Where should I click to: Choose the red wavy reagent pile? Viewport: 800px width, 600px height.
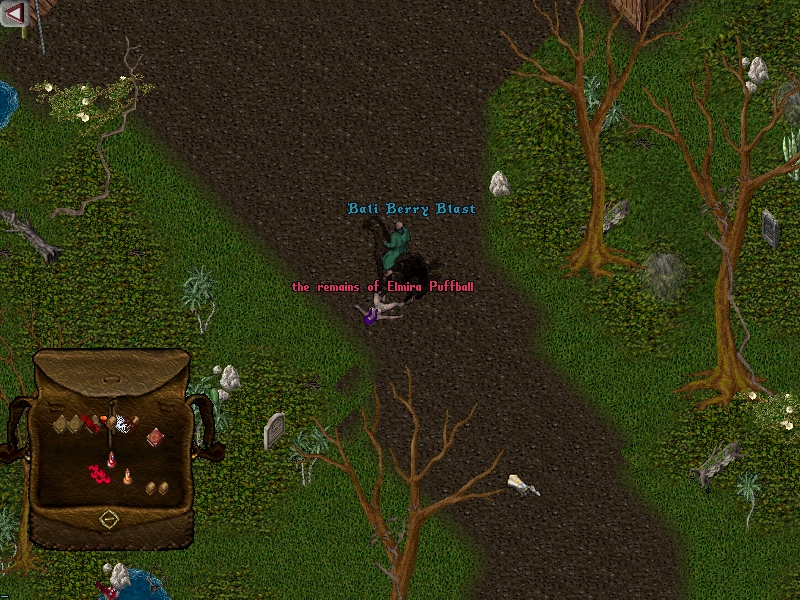click(100, 475)
